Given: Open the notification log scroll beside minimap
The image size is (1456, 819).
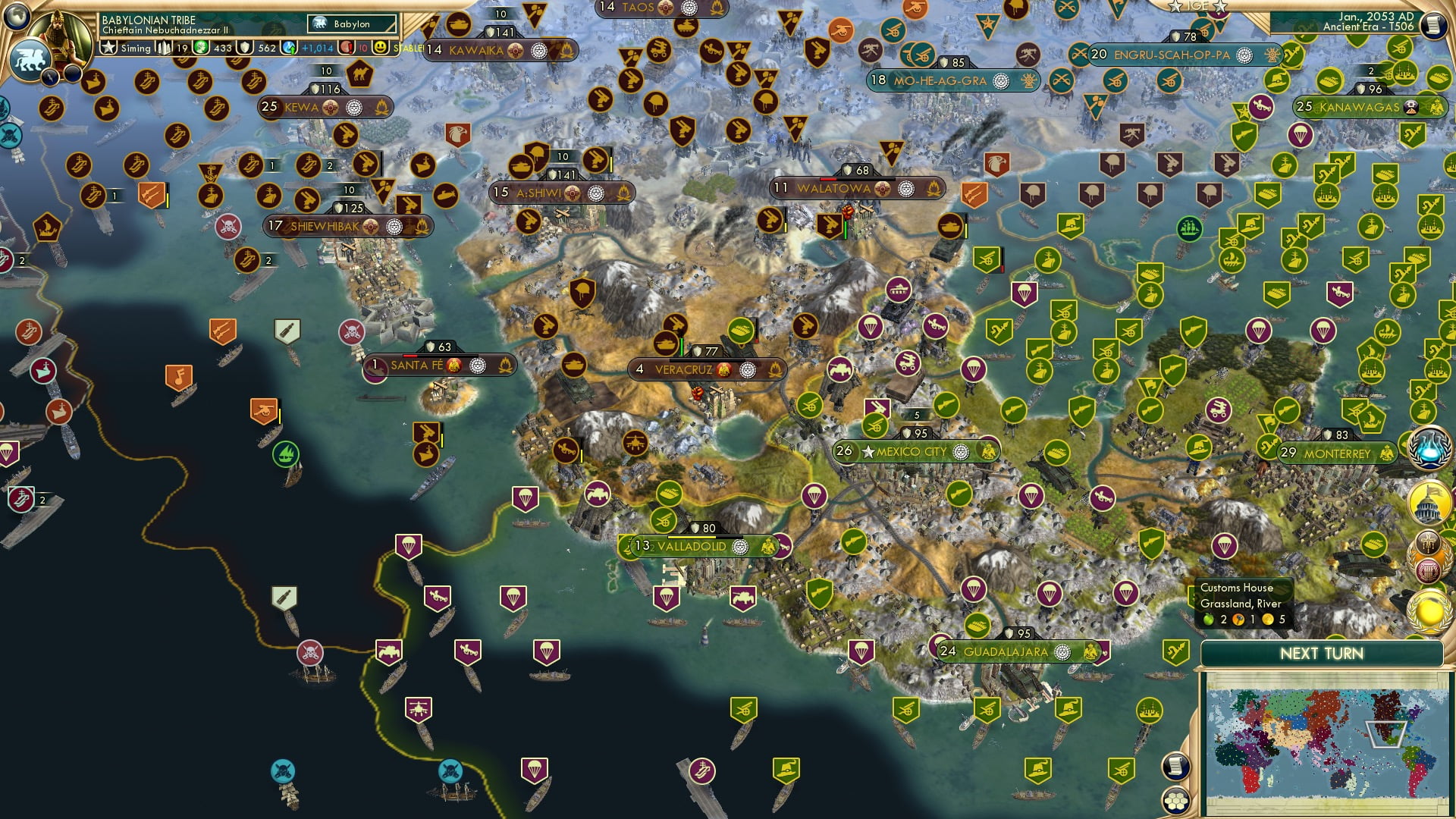Looking at the screenshot, I should pyautogui.click(x=1176, y=766).
